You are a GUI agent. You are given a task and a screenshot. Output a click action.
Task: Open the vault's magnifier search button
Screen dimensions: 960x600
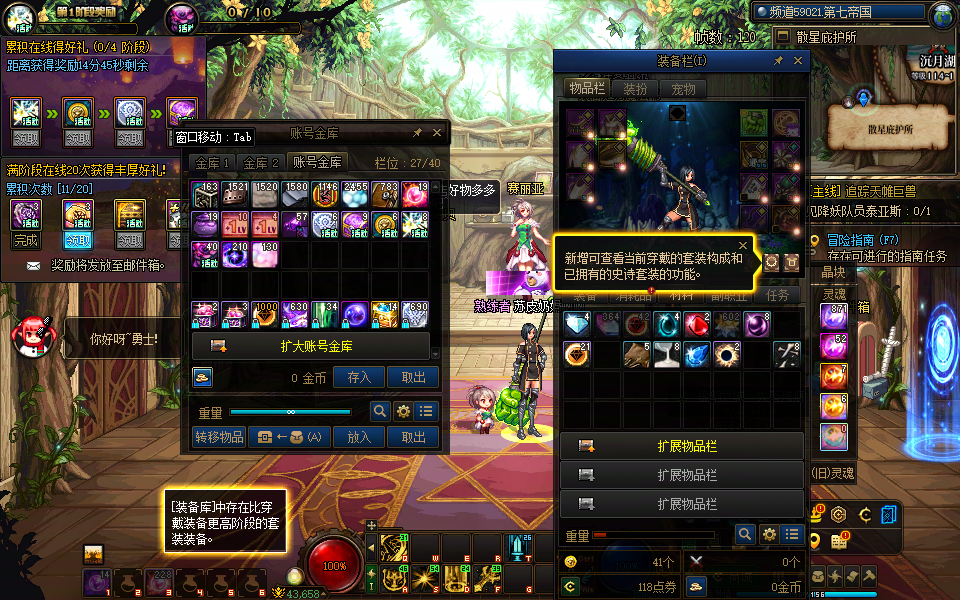coord(380,411)
